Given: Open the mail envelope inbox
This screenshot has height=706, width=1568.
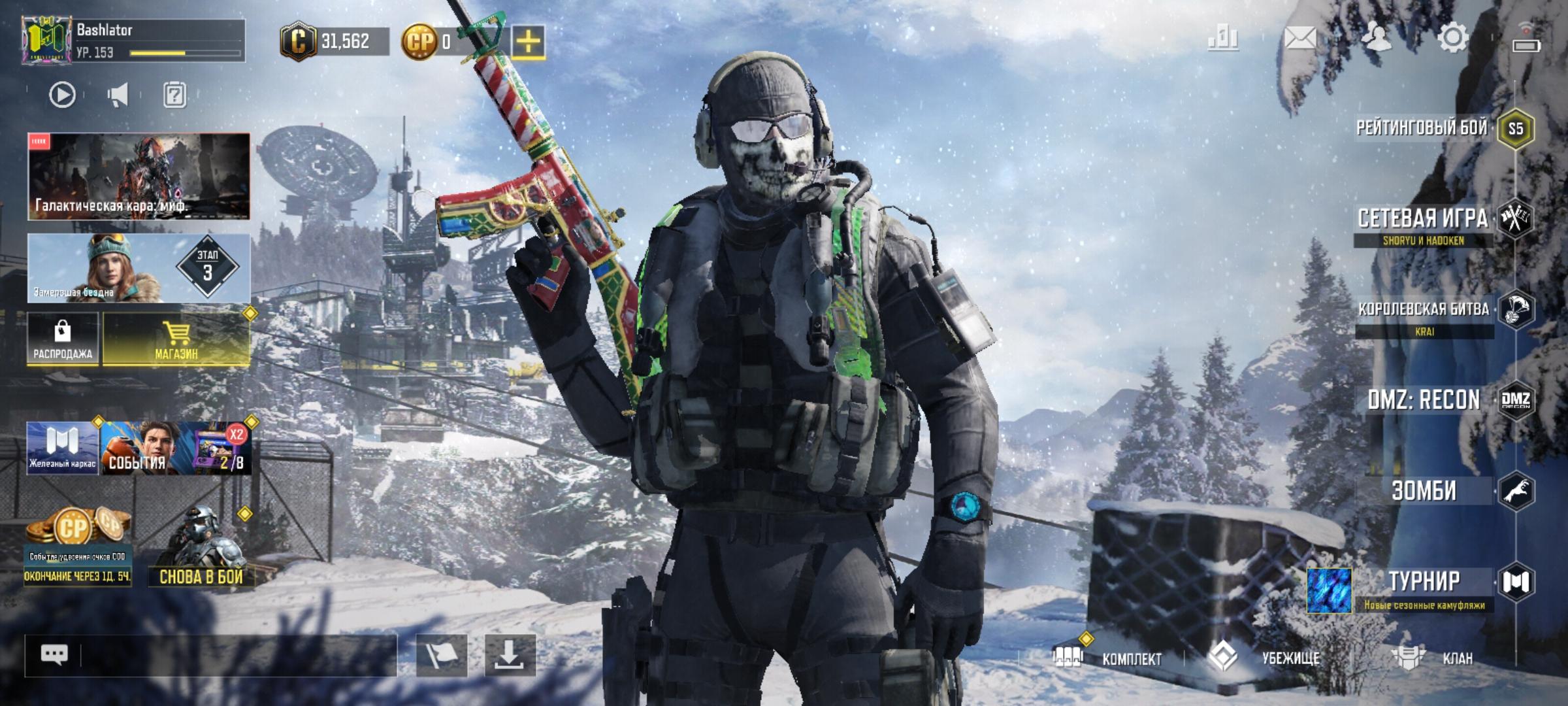Looking at the screenshot, I should [1300, 38].
